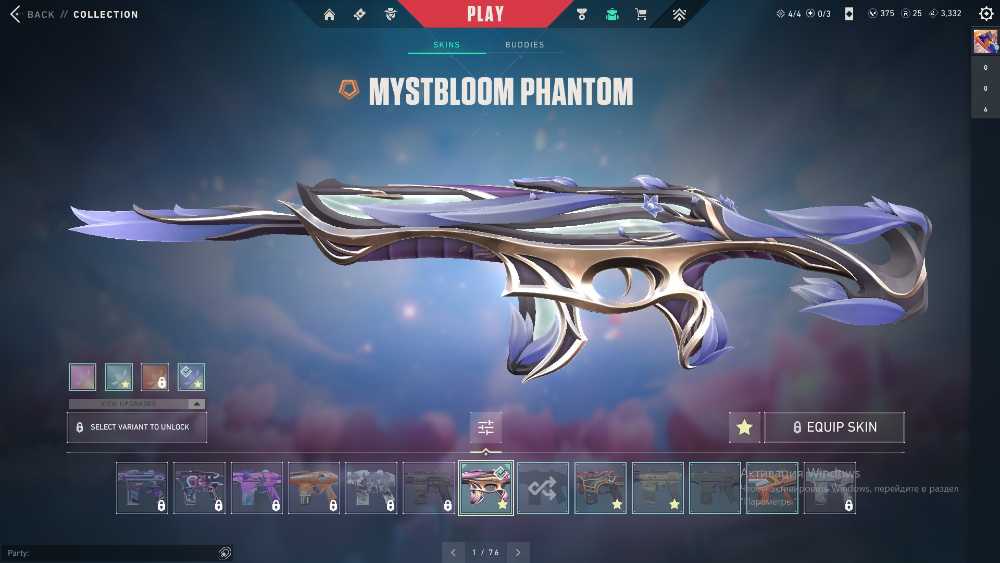Select the orange locked Phantom skin thumbnail
Screen dimensions: 1000x563
[314, 488]
